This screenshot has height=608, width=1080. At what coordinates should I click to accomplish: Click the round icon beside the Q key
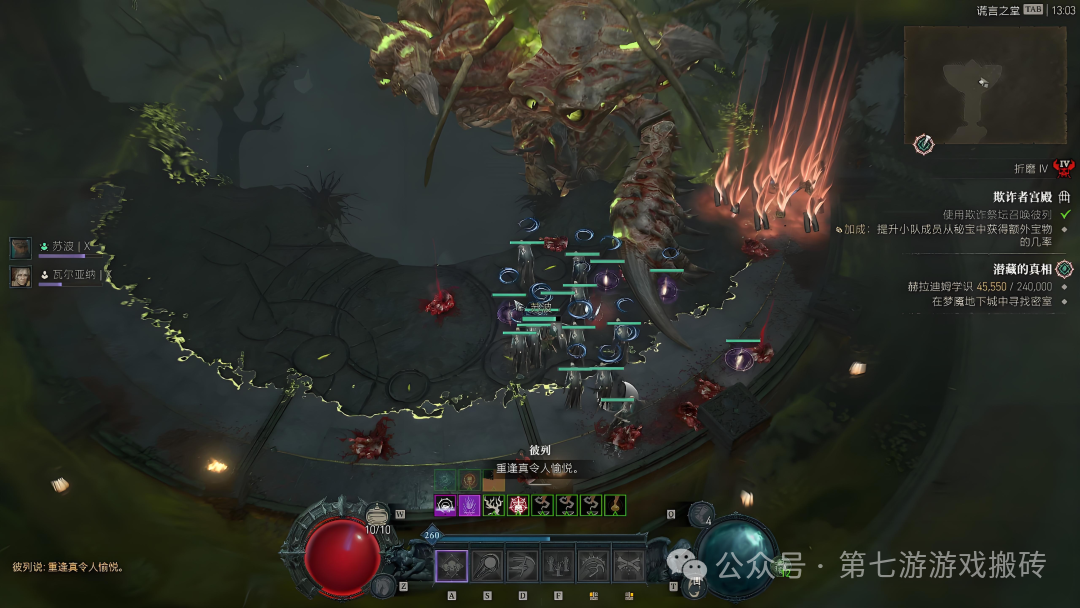coord(701,516)
